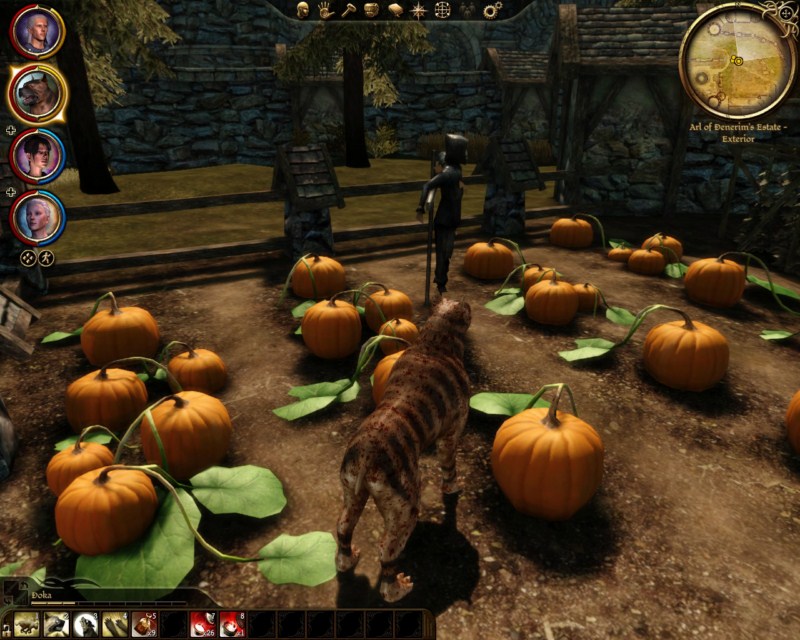
Task: Use the red poultice with 26 count
Action: click(204, 625)
